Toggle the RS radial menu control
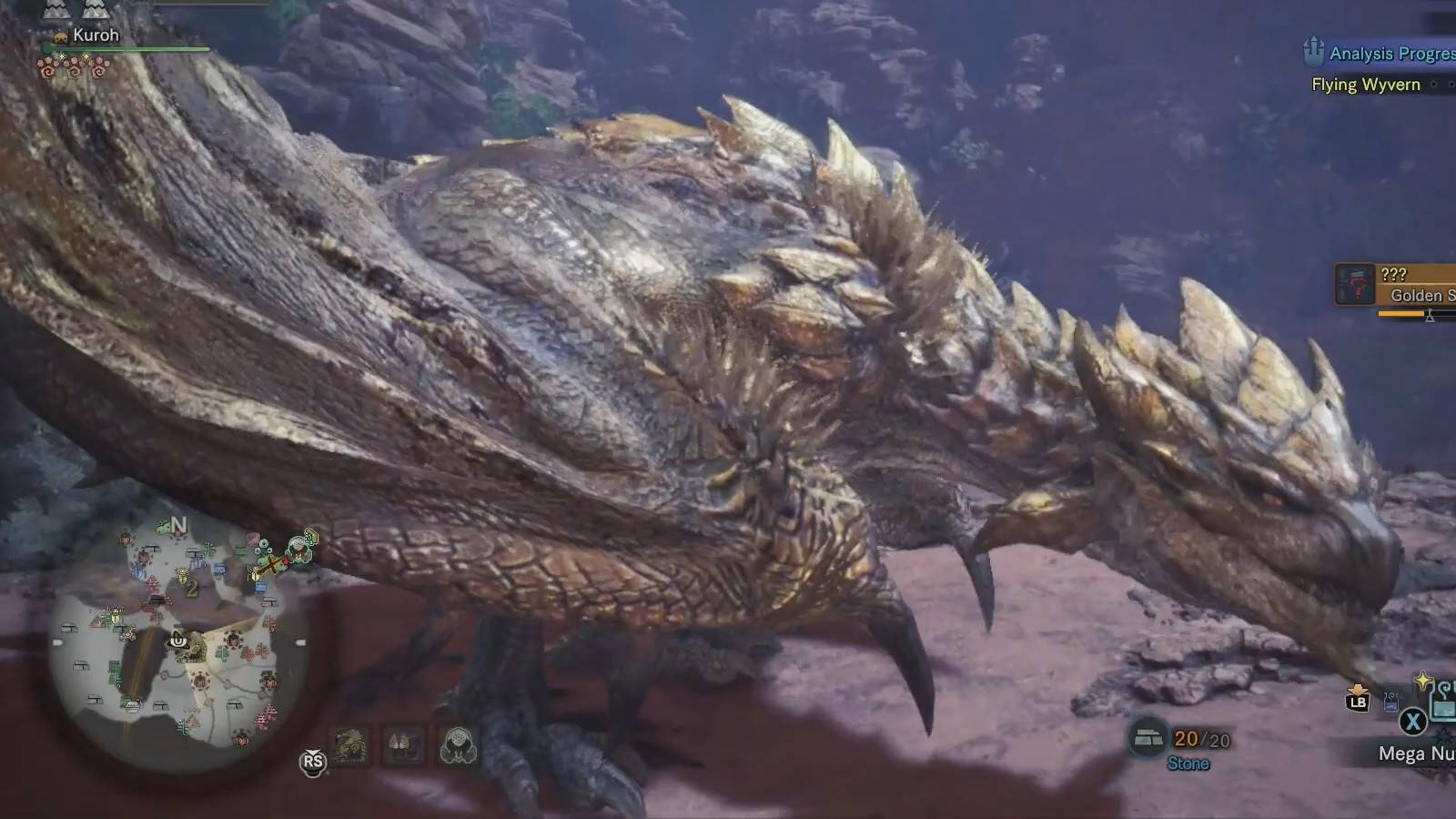1456x819 pixels. pos(311,763)
